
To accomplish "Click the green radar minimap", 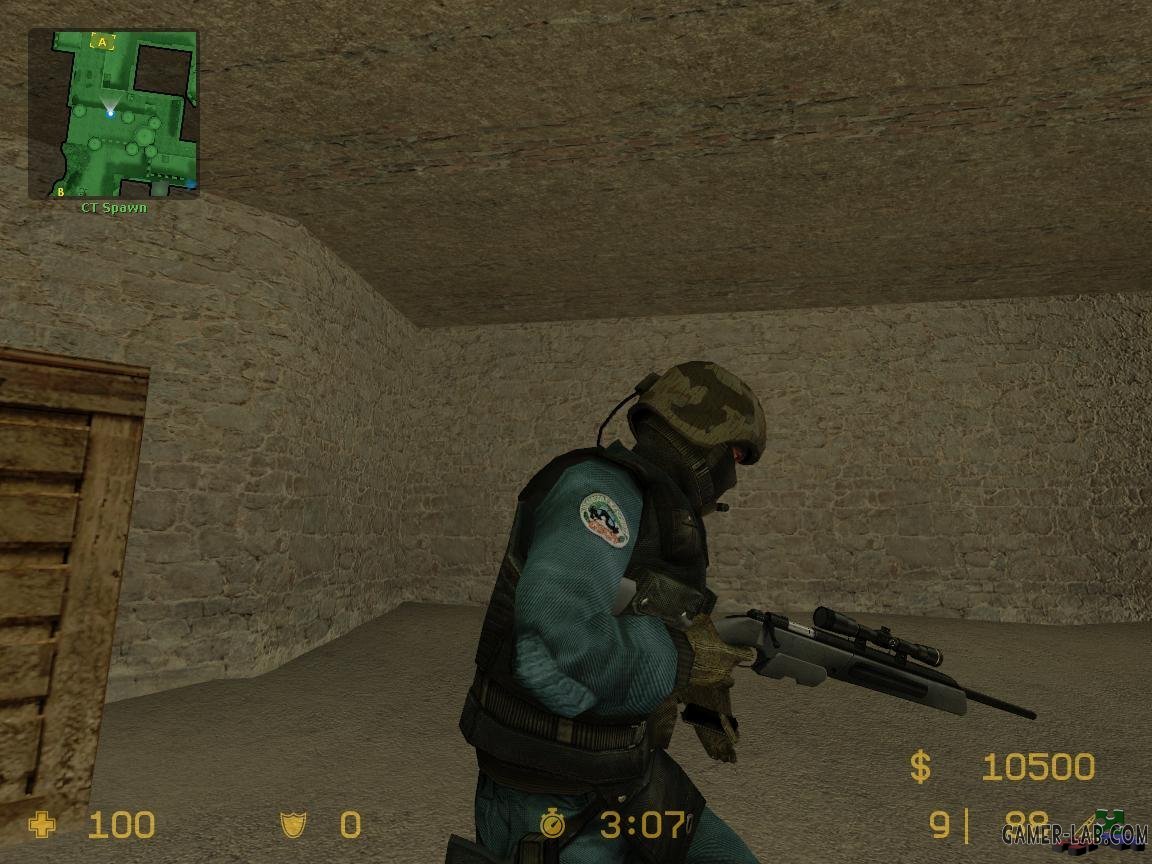I will pyautogui.click(x=113, y=113).
